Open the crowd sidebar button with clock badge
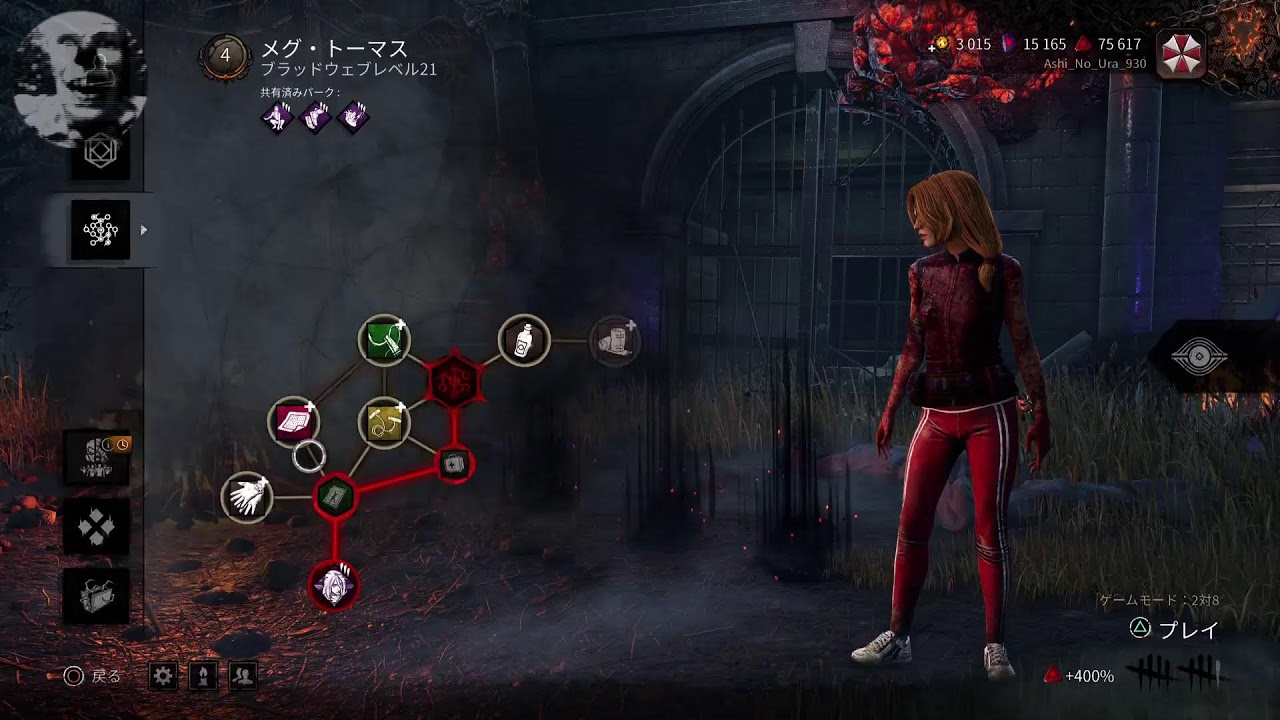Viewport: 1280px width, 720px height. (97, 458)
